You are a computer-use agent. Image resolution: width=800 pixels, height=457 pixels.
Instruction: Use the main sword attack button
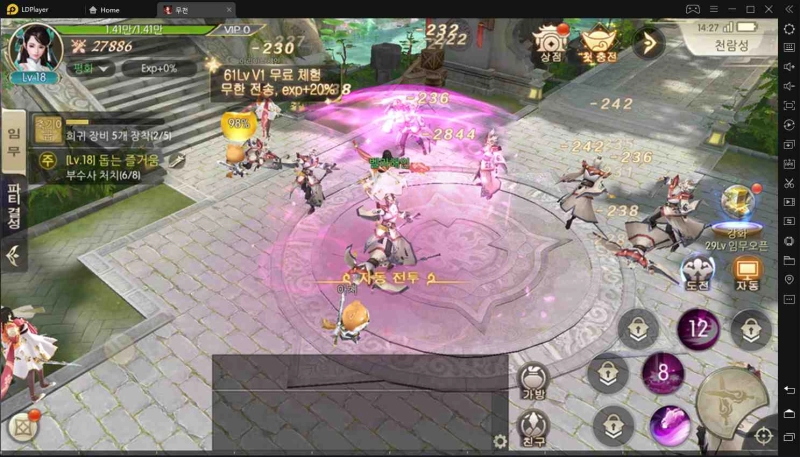[x=733, y=403]
